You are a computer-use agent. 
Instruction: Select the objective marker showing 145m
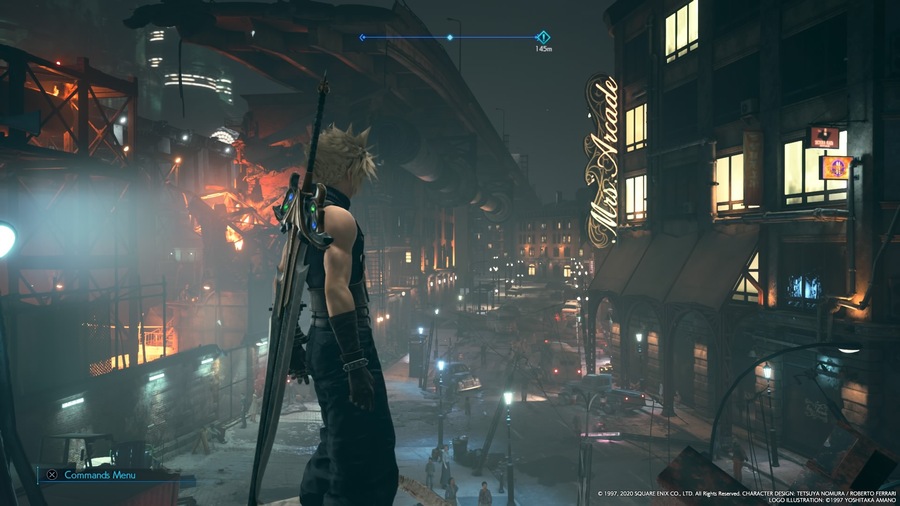pos(543,38)
